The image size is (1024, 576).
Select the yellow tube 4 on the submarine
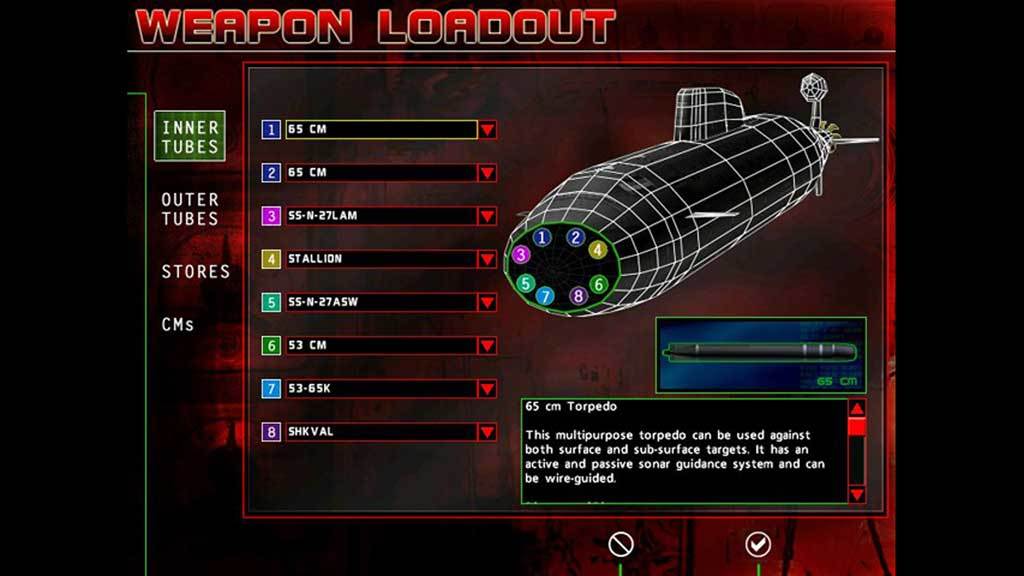point(598,250)
